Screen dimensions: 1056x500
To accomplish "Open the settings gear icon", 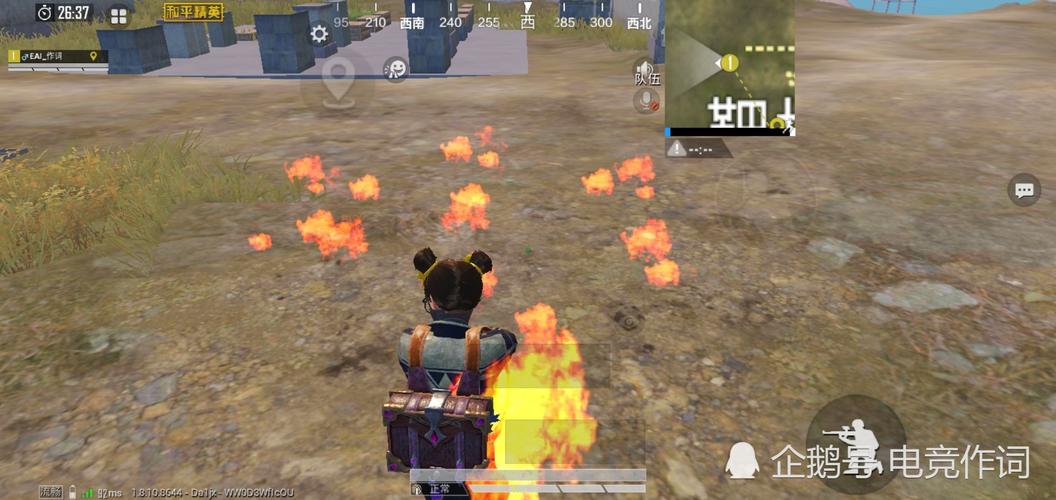I will (x=319, y=34).
